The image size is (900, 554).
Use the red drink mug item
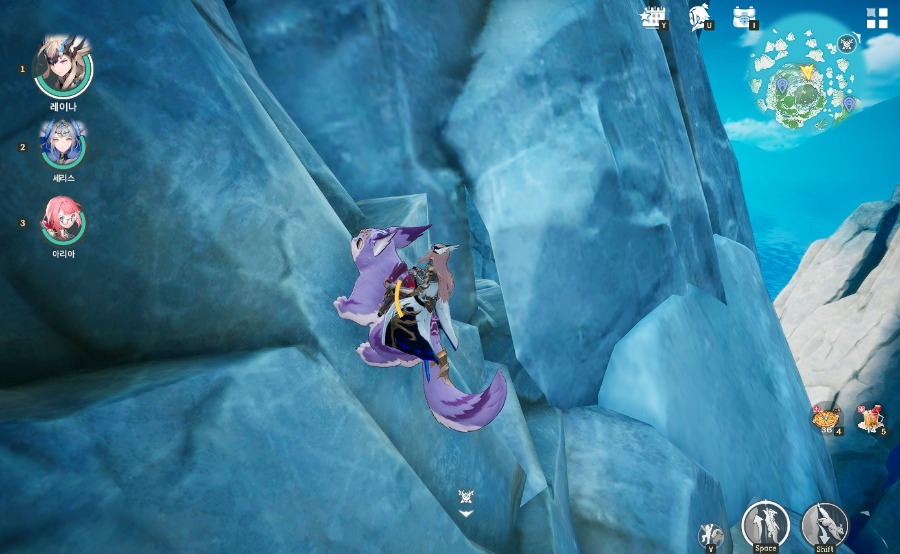(870, 417)
